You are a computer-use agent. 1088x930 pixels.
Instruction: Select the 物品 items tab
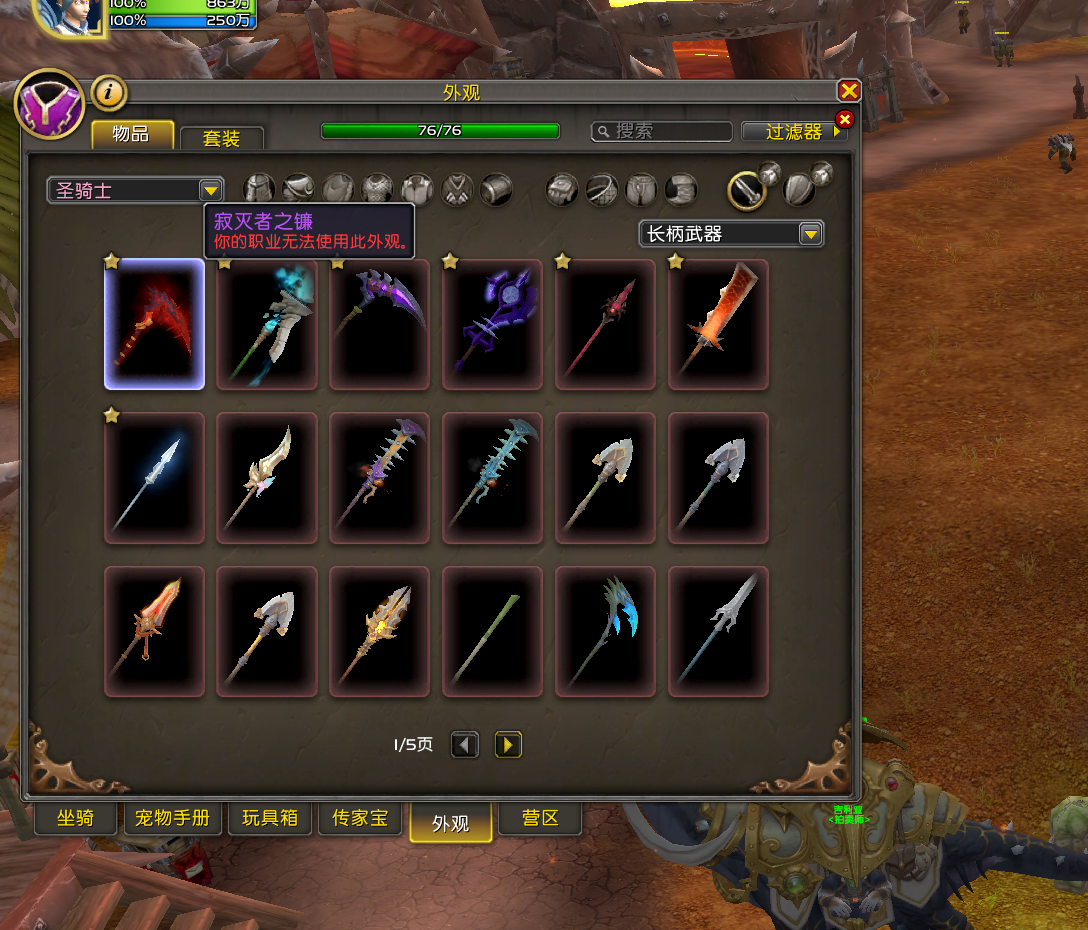[132, 134]
